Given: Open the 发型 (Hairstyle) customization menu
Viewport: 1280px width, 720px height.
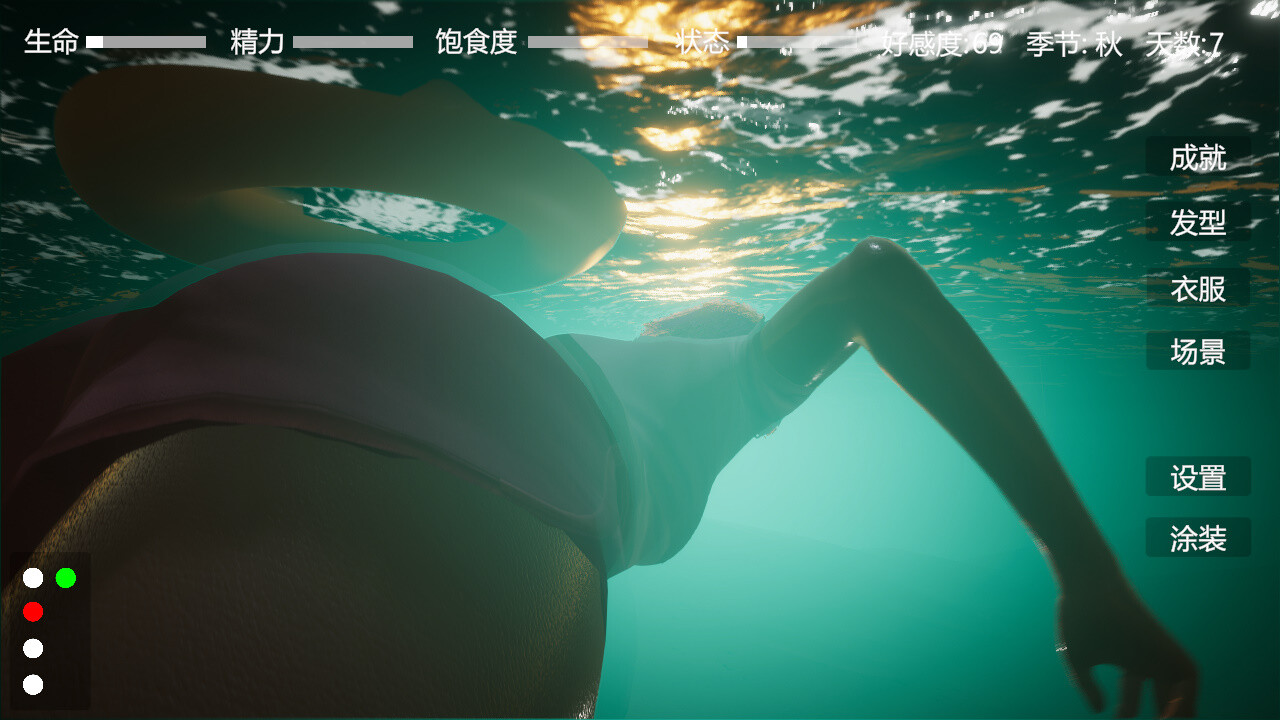Looking at the screenshot, I should 1197,223.
